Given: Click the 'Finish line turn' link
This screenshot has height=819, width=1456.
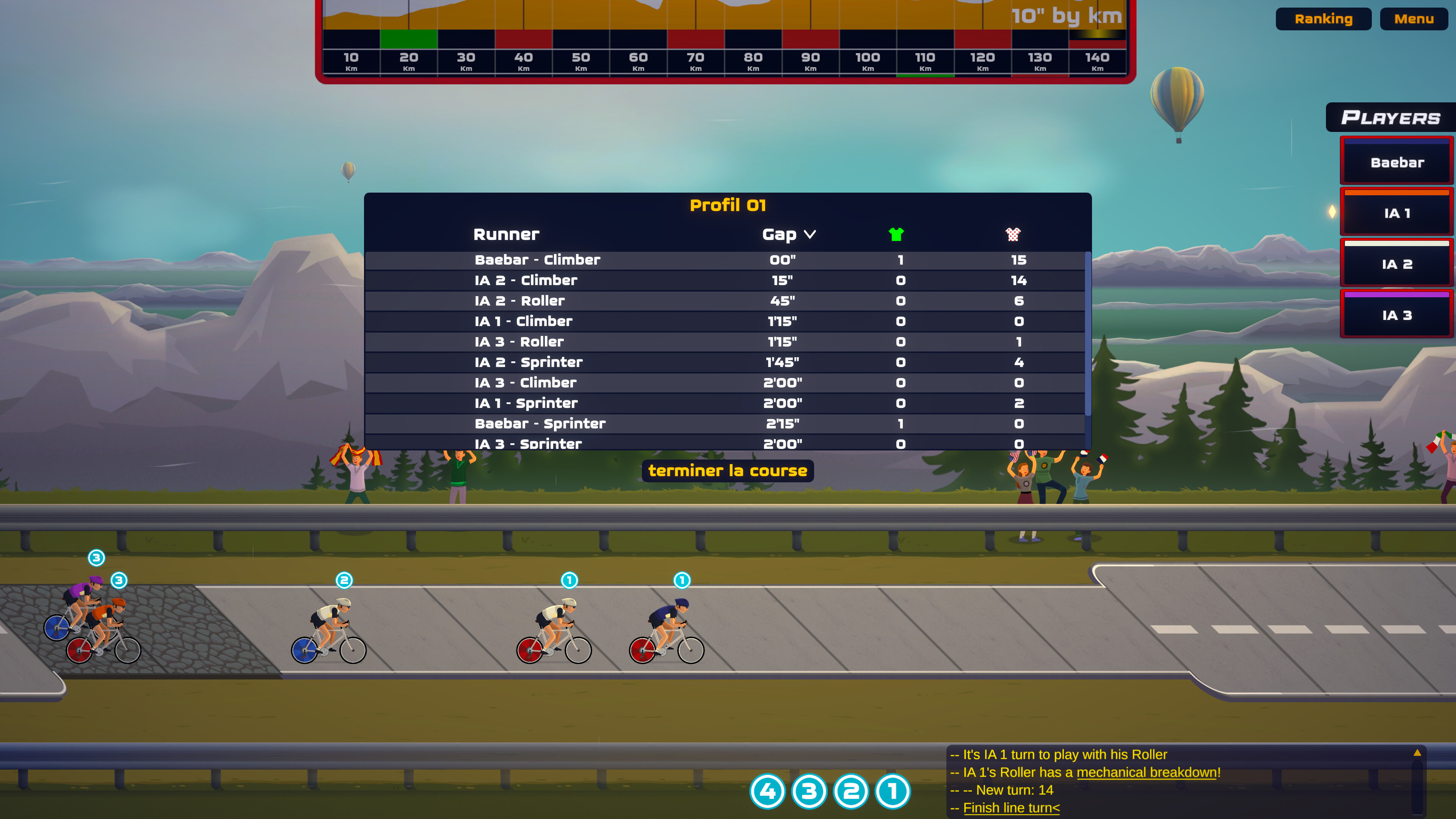Looking at the screenshot, I should tap(1011, 808).
